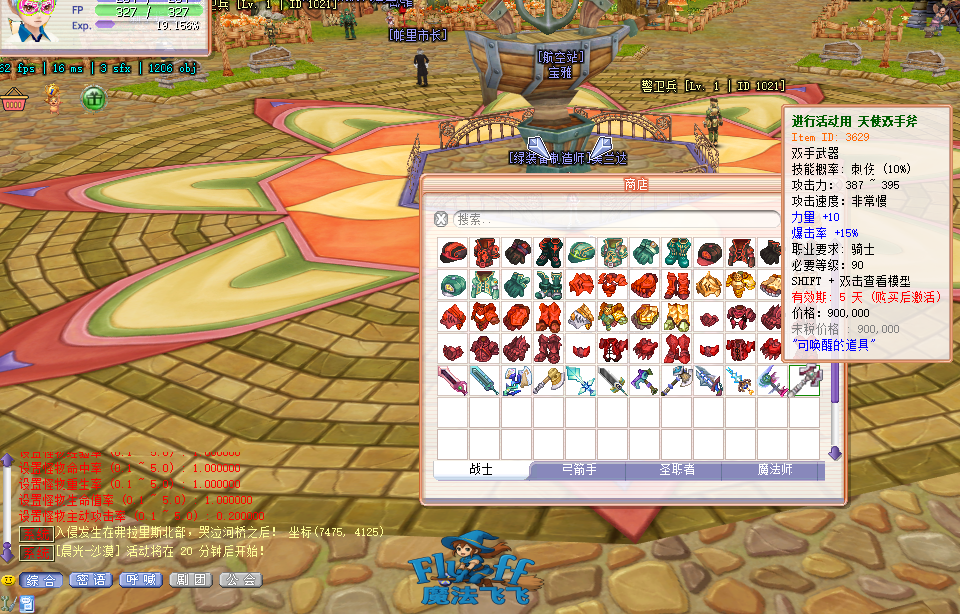The image size is (960, 614).
Task: Switch to the 战士 shop tab
Action: pos(481,470)
